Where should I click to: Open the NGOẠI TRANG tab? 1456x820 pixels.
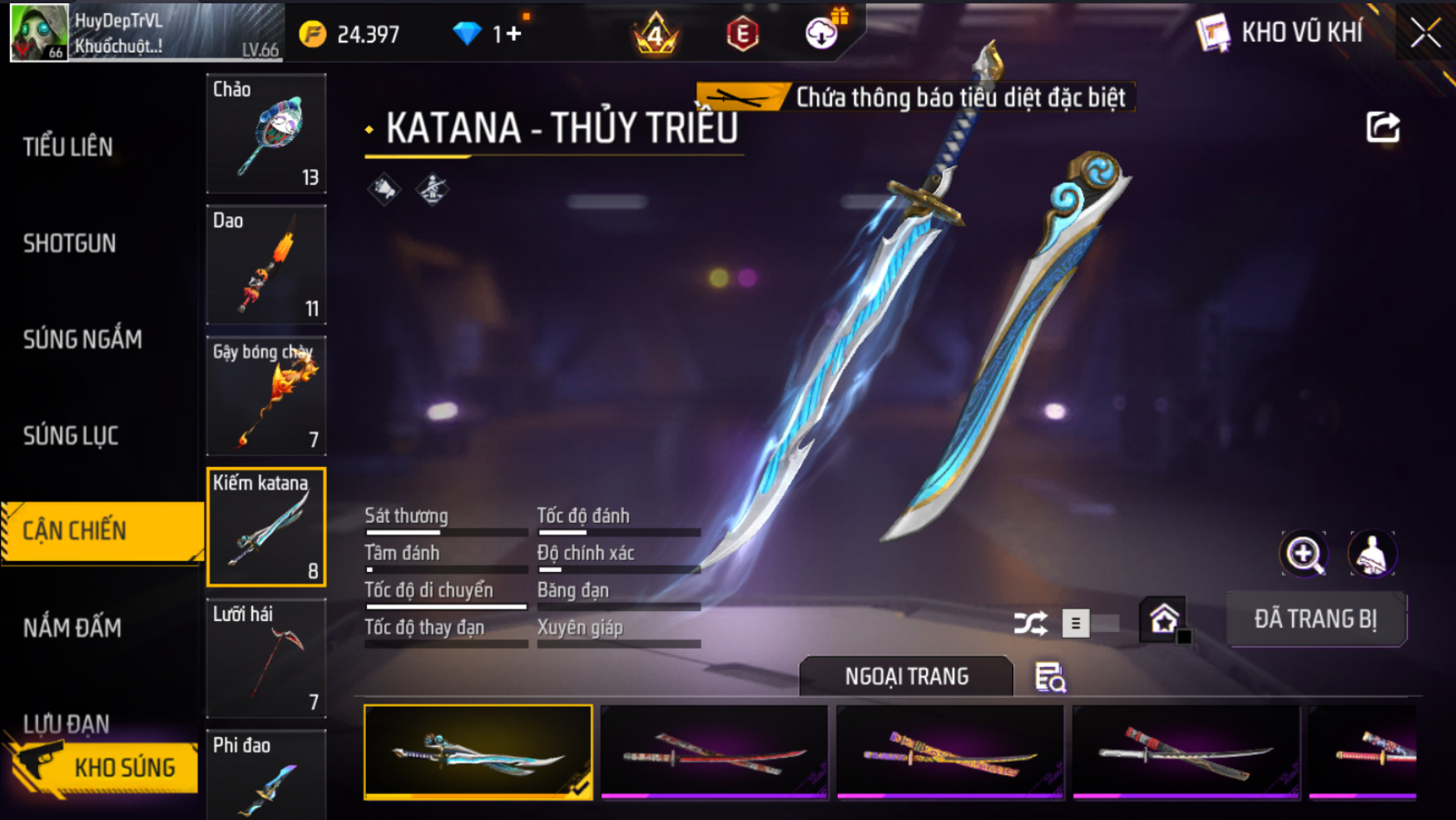pyautogui.click(x=906, y=676)
